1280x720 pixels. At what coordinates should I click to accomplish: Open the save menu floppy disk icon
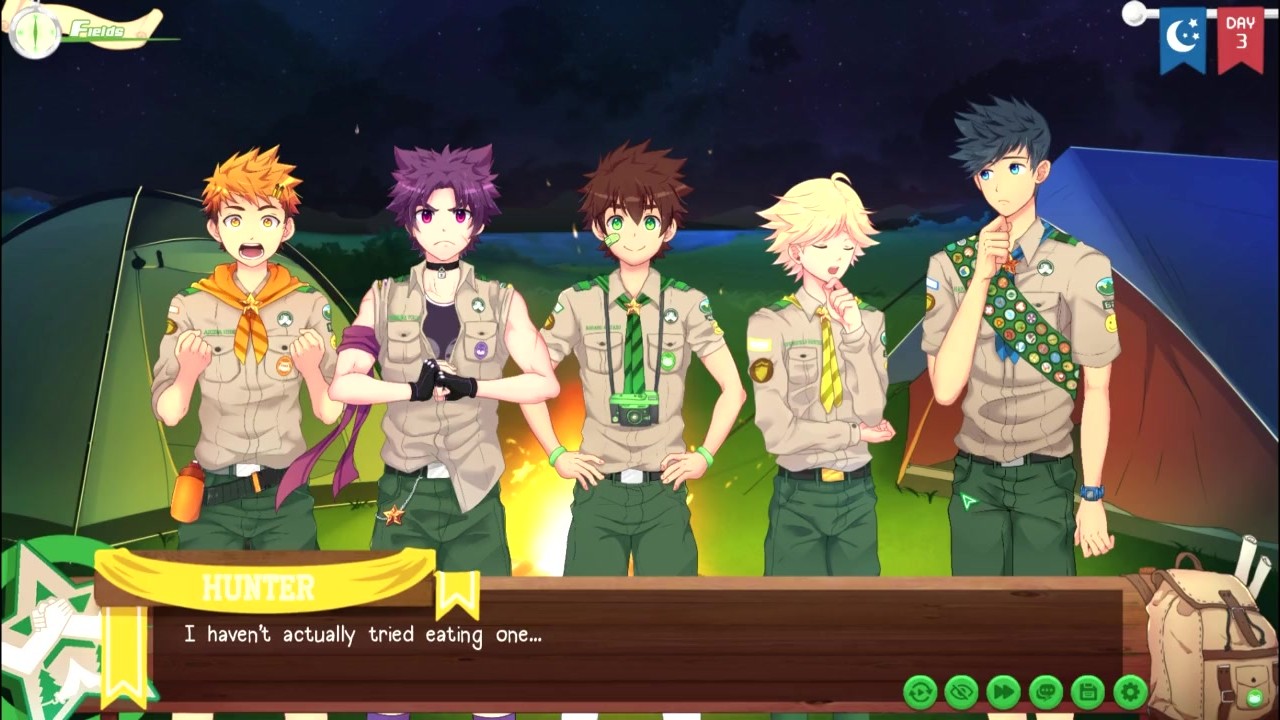click(x=1088, y=691)
